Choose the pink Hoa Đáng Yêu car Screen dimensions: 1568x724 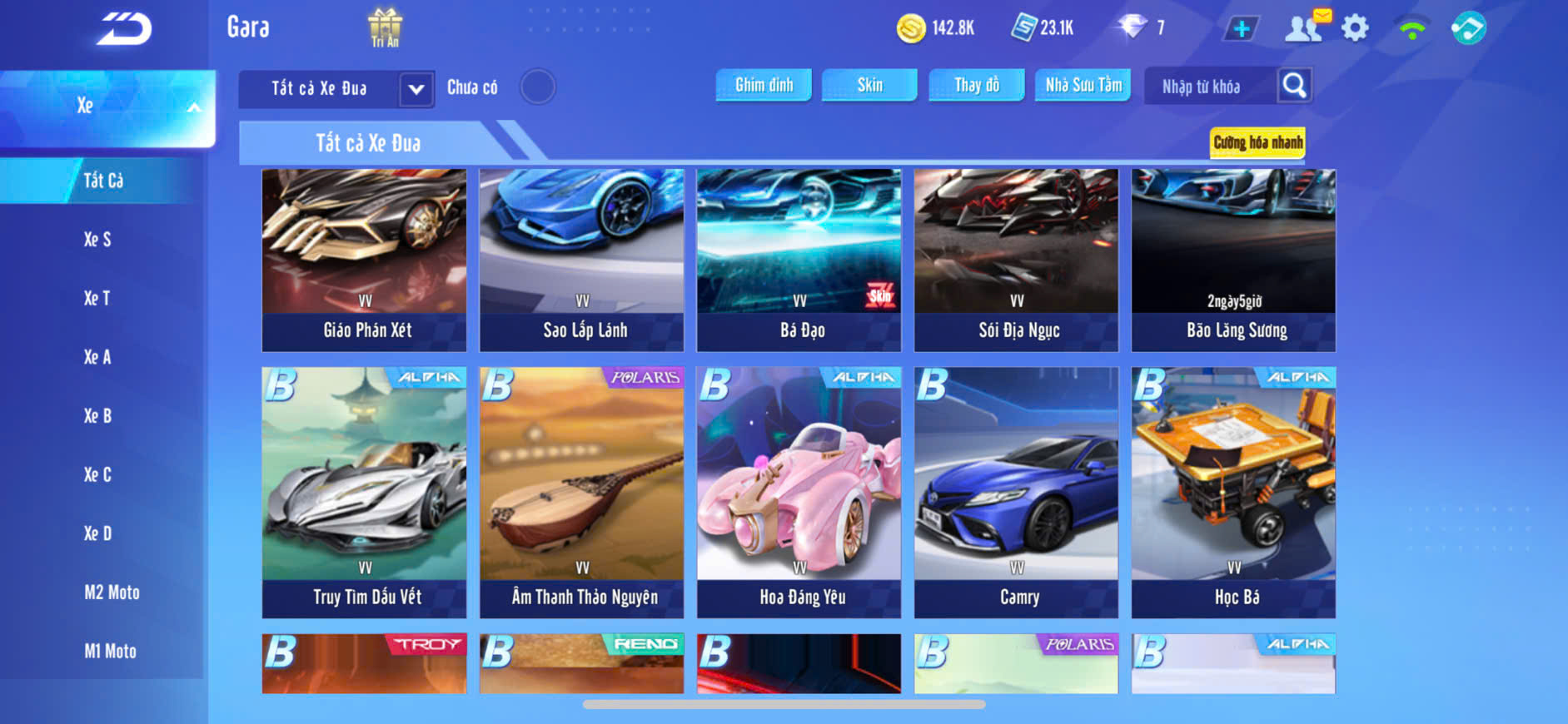pyautogui.click(x=799, y=492)
